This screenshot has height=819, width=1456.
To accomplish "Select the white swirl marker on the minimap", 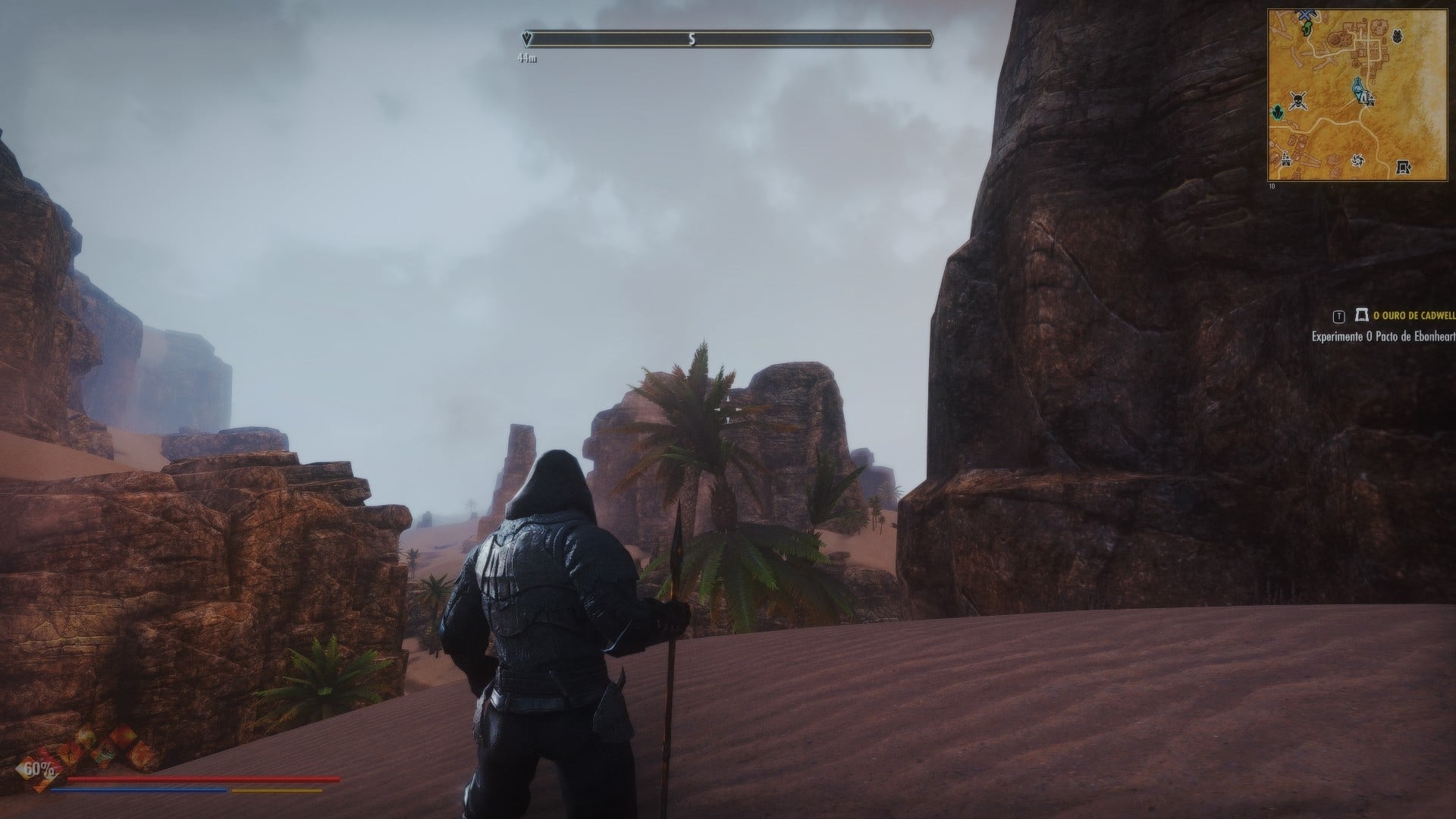I will (1357, 160).
